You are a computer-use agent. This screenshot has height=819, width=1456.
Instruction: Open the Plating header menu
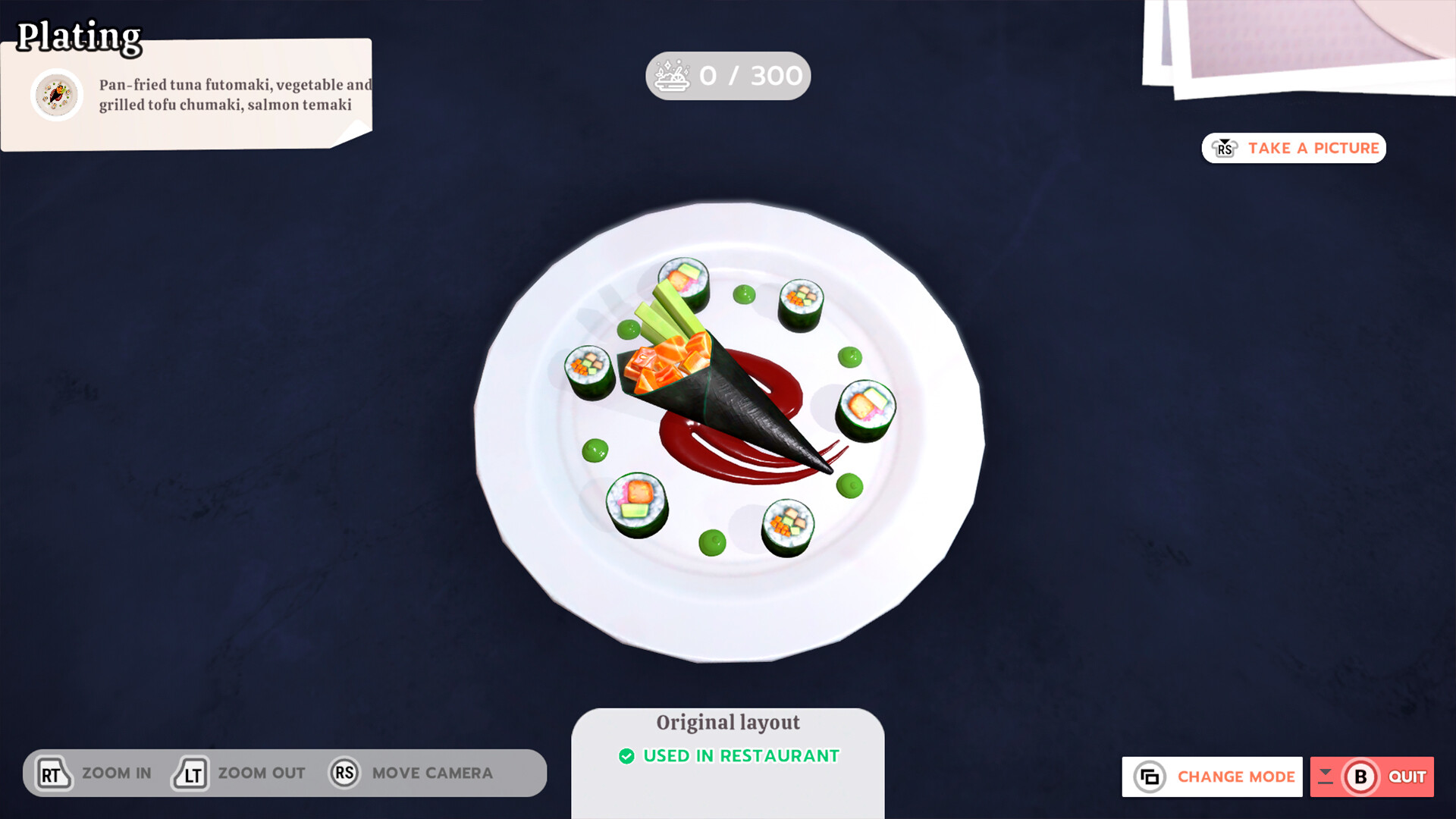(79, 35)
